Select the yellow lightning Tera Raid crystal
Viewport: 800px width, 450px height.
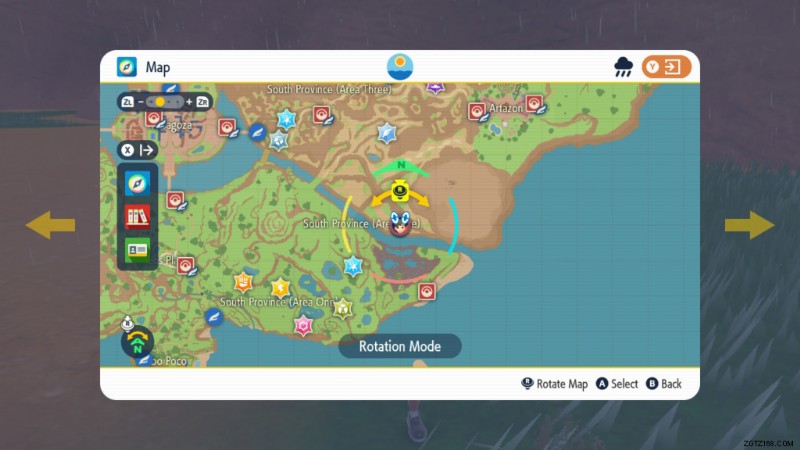280,289
